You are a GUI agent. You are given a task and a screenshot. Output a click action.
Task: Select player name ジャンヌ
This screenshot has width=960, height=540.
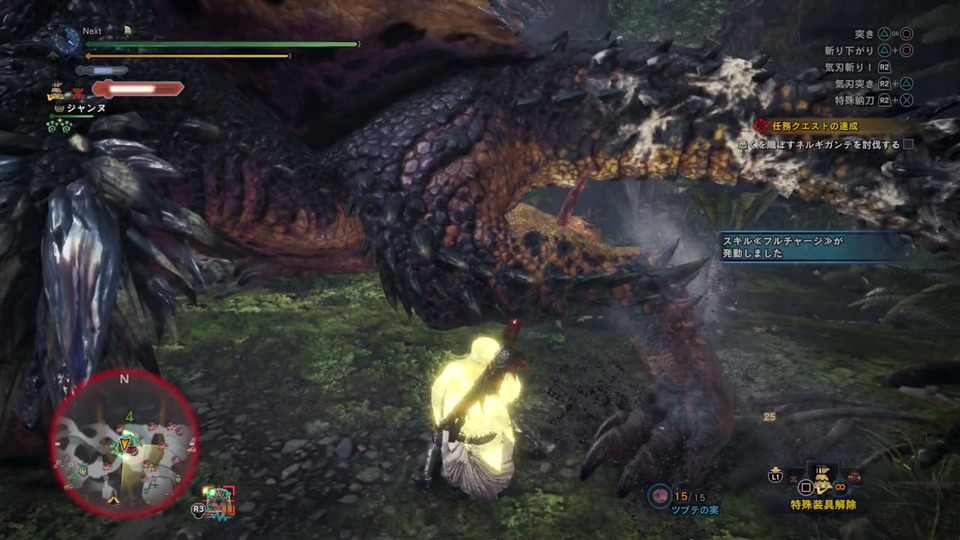(x=86, y=105)
